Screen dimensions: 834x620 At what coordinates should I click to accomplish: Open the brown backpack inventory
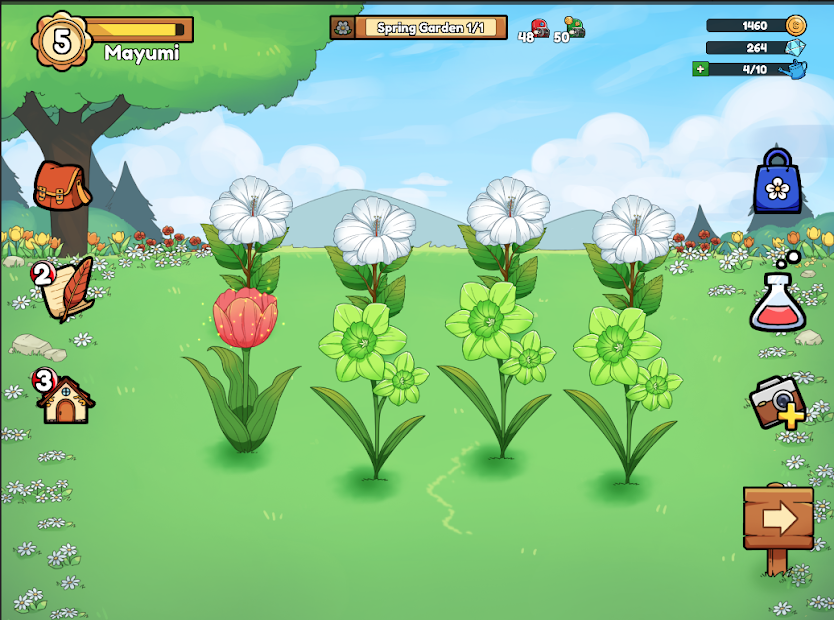coord(62,186)
